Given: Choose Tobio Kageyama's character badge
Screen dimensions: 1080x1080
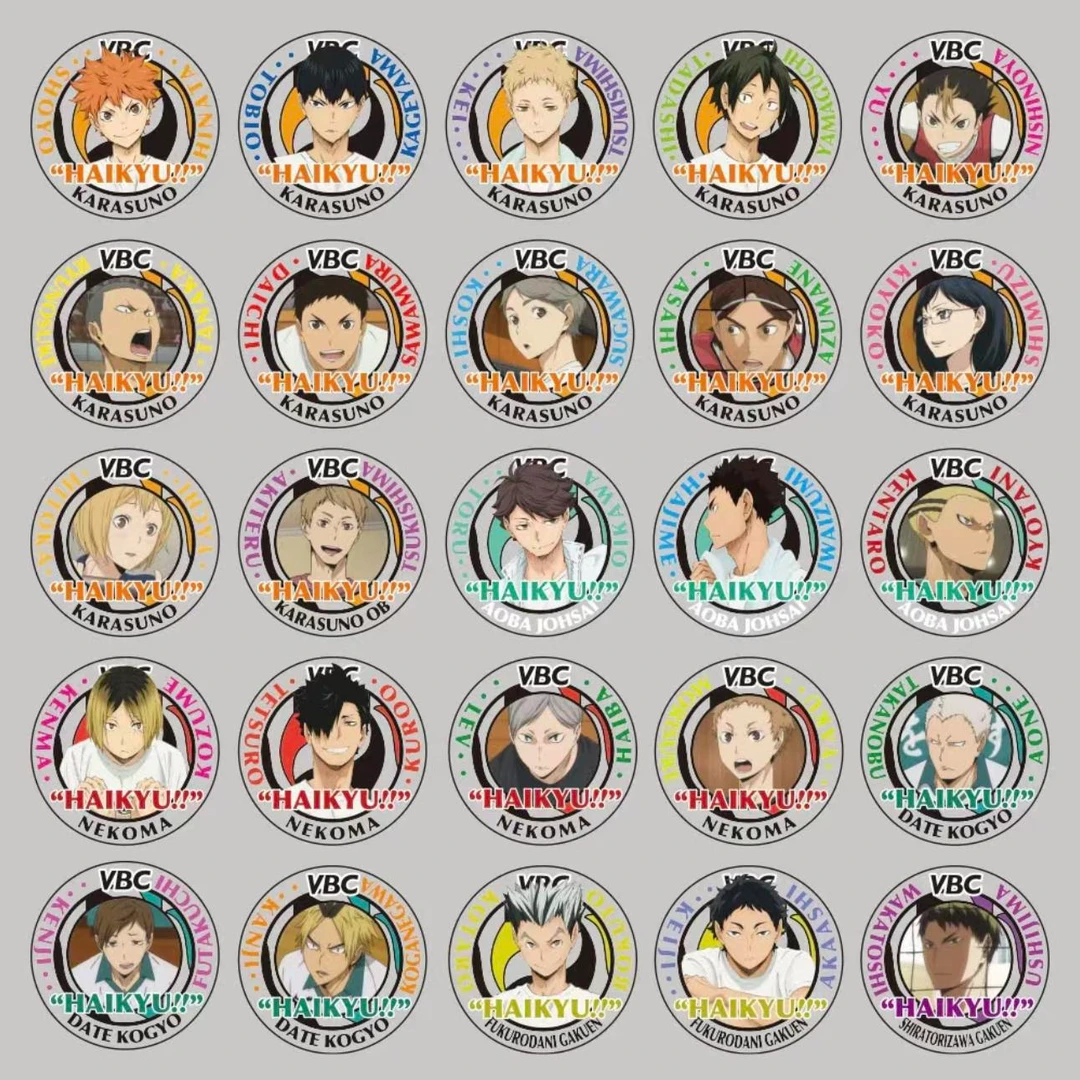Looking at the screenshot, I should (332, 124).
